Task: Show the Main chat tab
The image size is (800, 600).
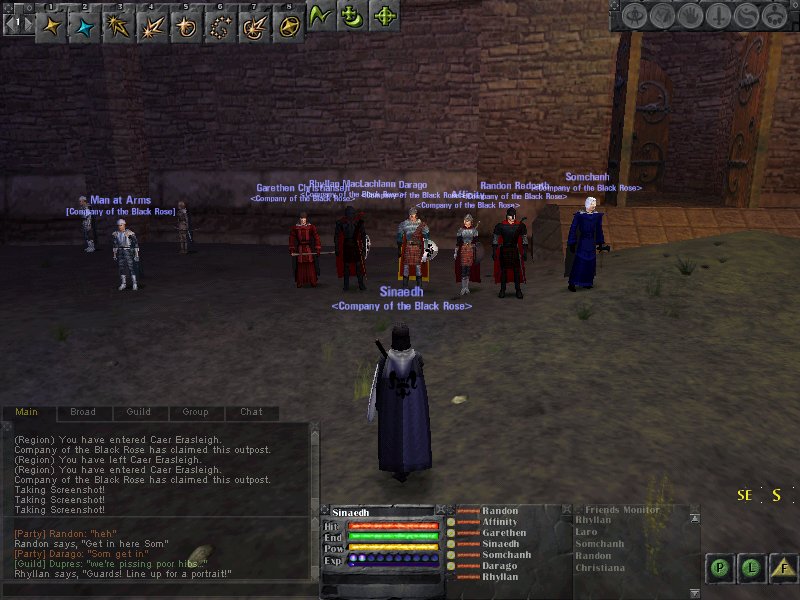Action: coord(27,412)
